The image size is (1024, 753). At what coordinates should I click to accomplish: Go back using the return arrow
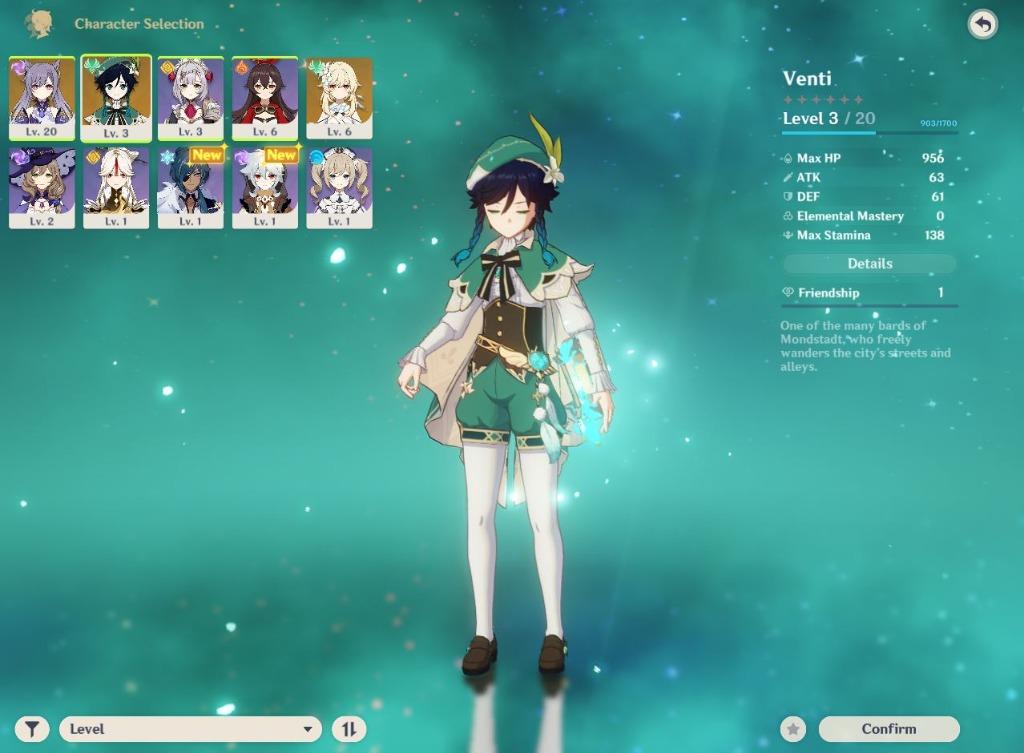982,25
